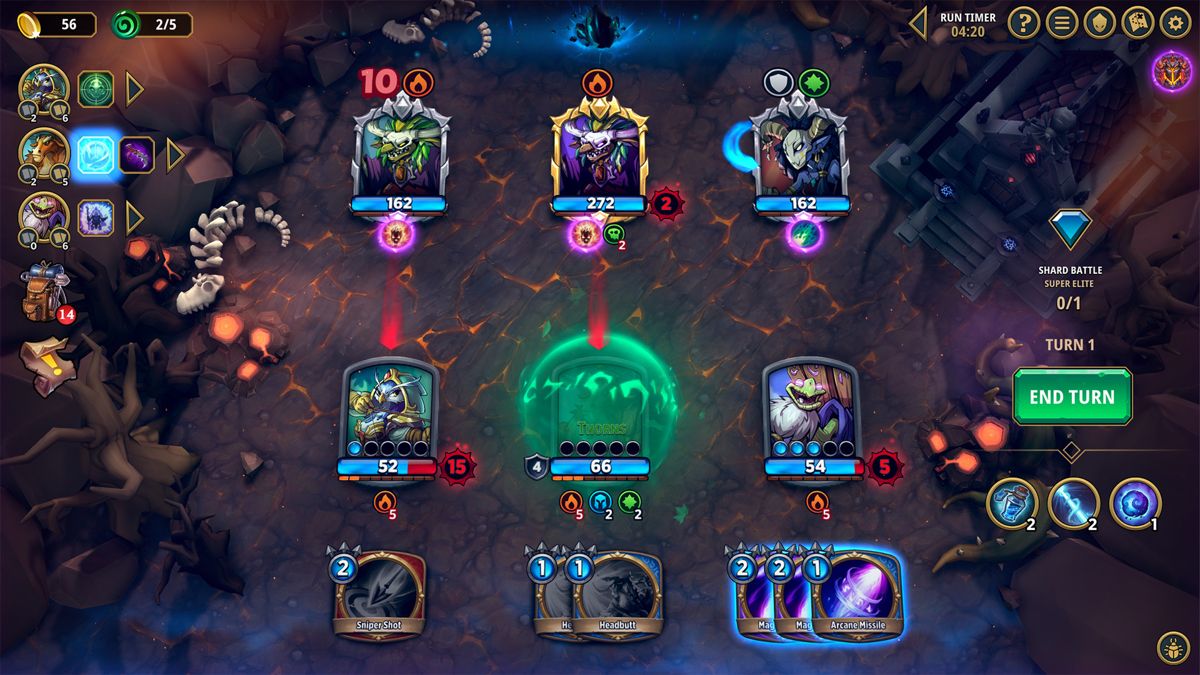
Task: End the current turn
Action: click(x=1071, y=397)
